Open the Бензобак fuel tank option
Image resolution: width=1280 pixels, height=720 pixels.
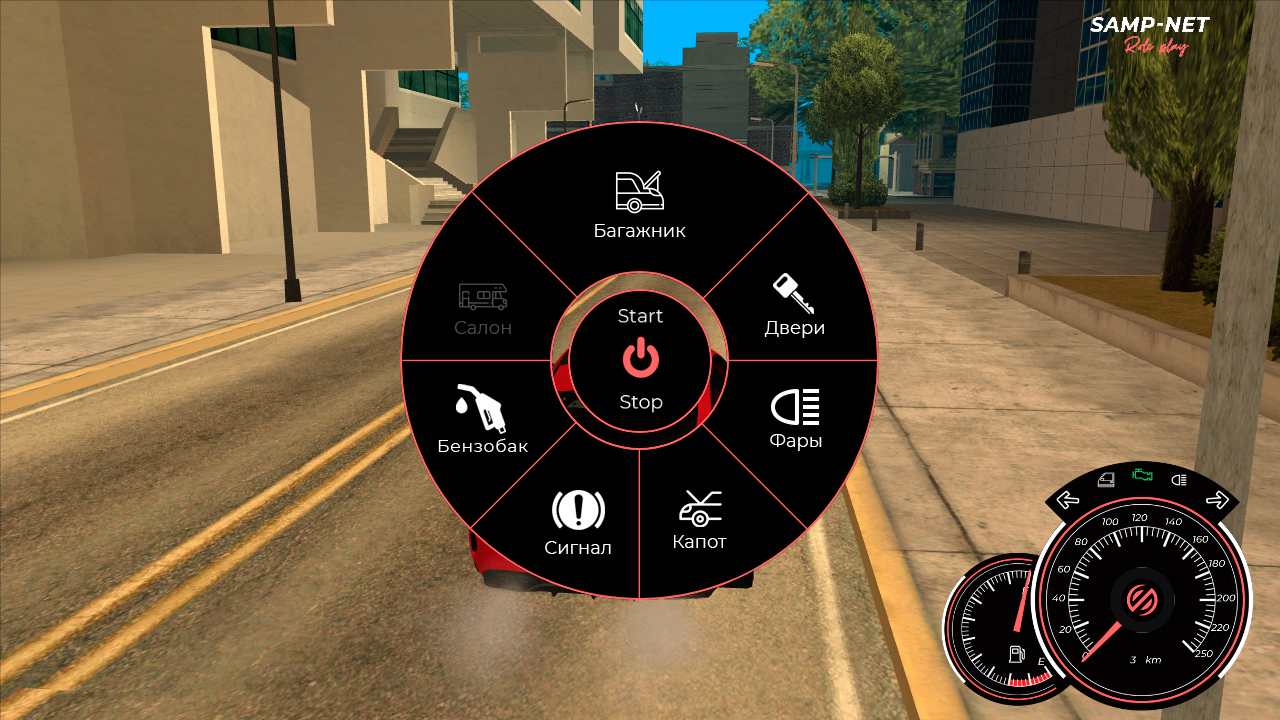pos(482,420)
